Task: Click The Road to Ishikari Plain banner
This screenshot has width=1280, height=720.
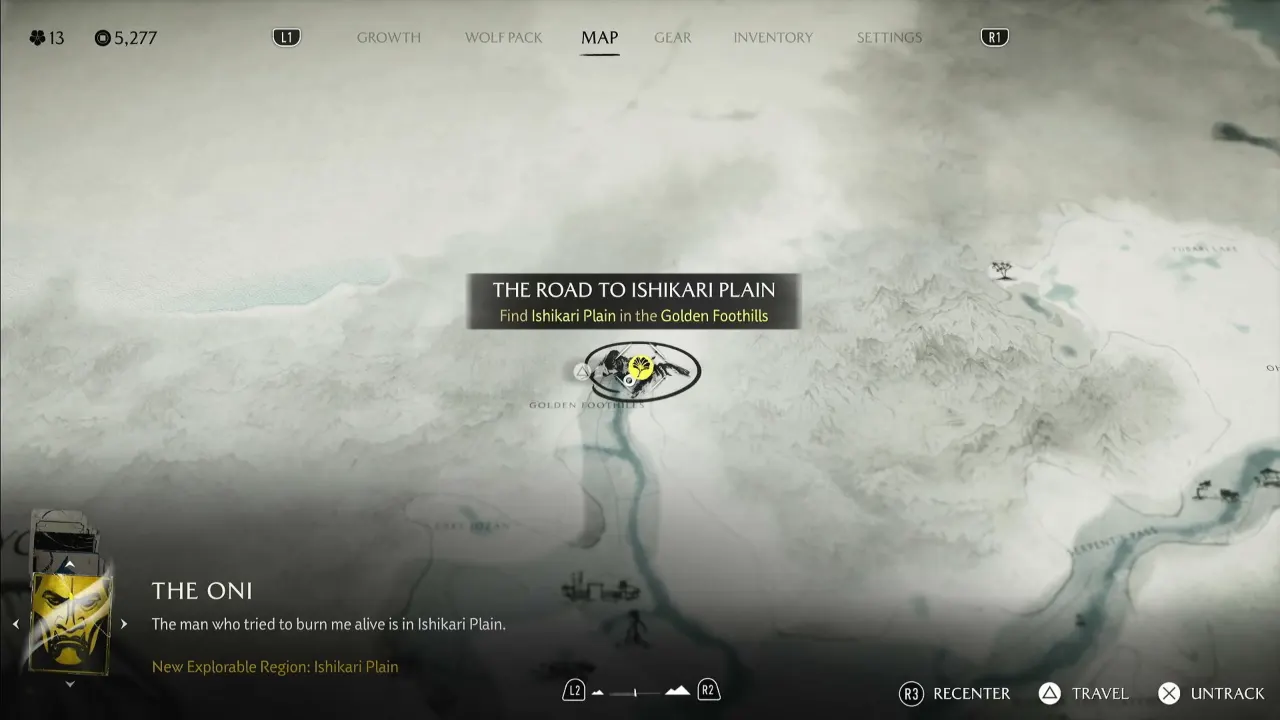Action: [x=633, y=301]
